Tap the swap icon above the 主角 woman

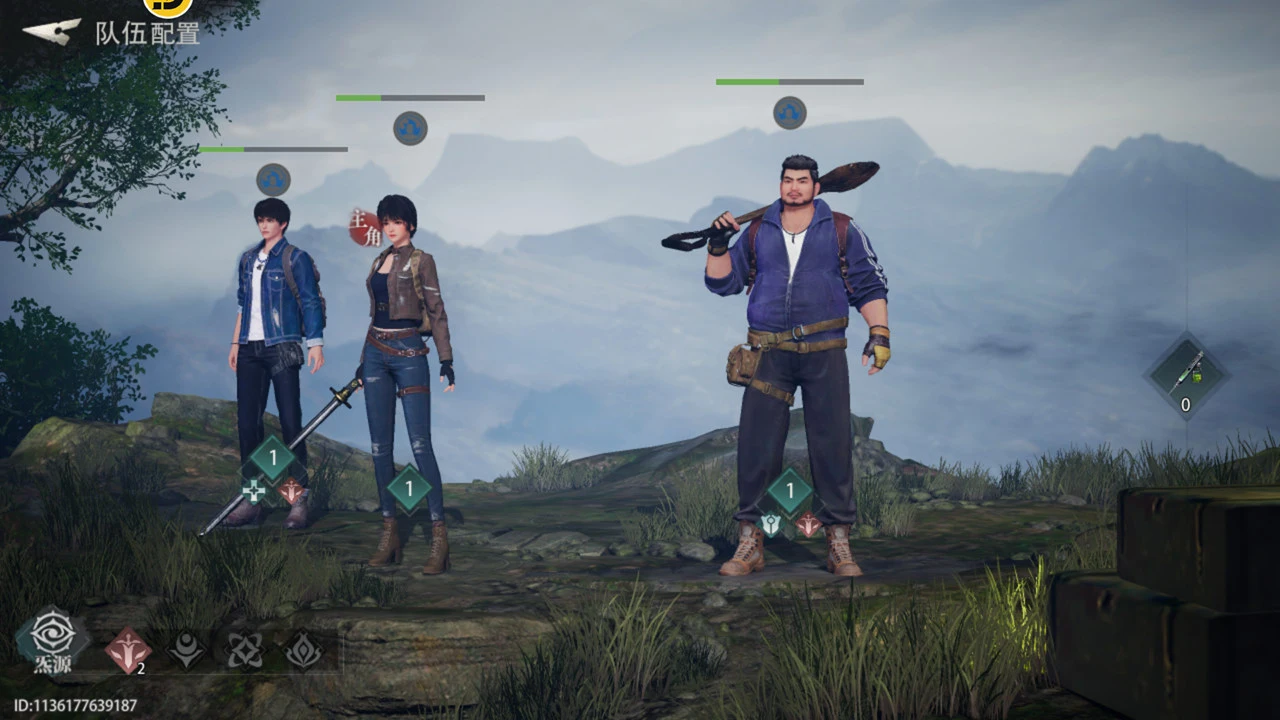pos(410,128)
